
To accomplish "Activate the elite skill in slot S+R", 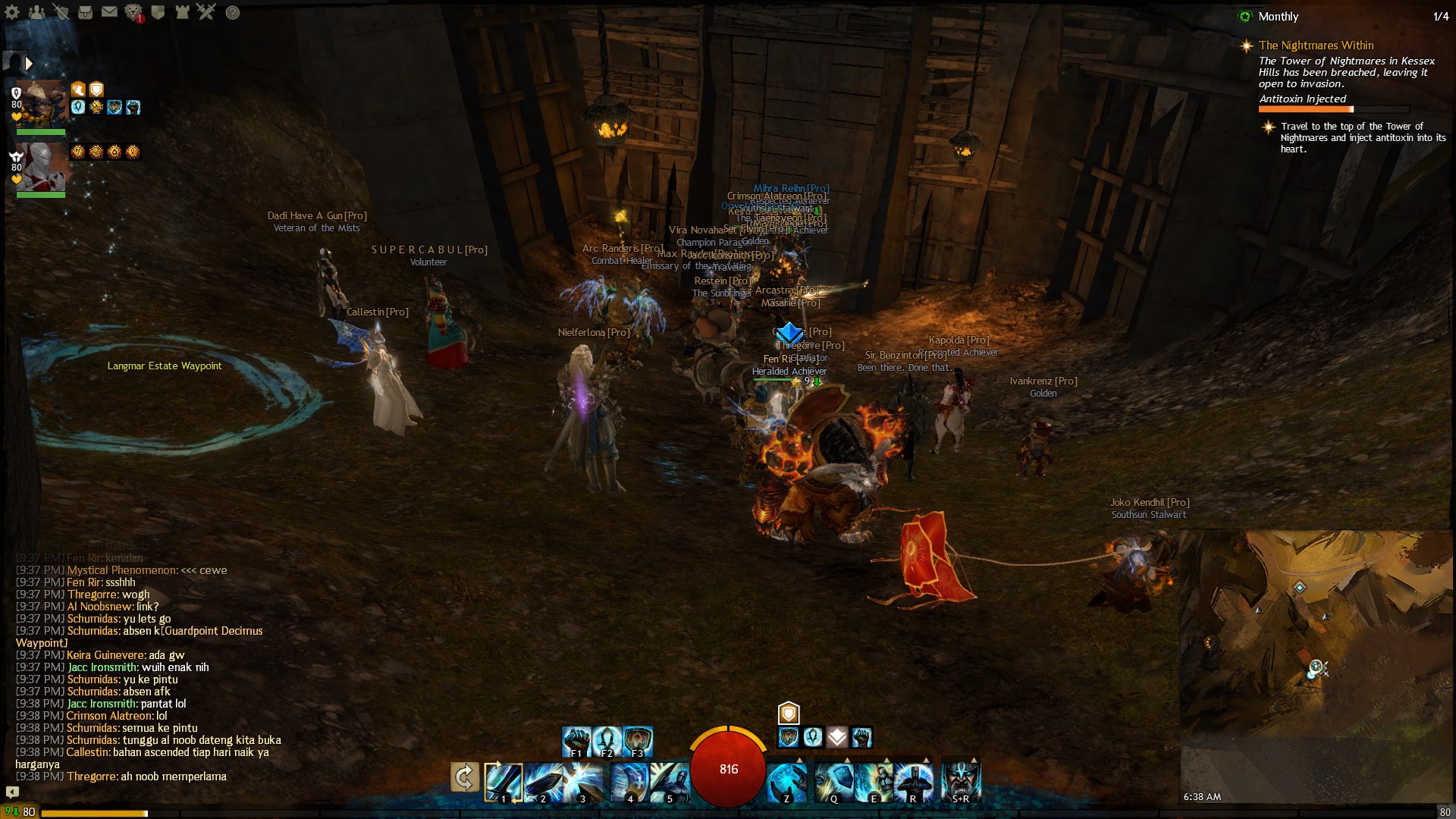I will click(961, 781).
